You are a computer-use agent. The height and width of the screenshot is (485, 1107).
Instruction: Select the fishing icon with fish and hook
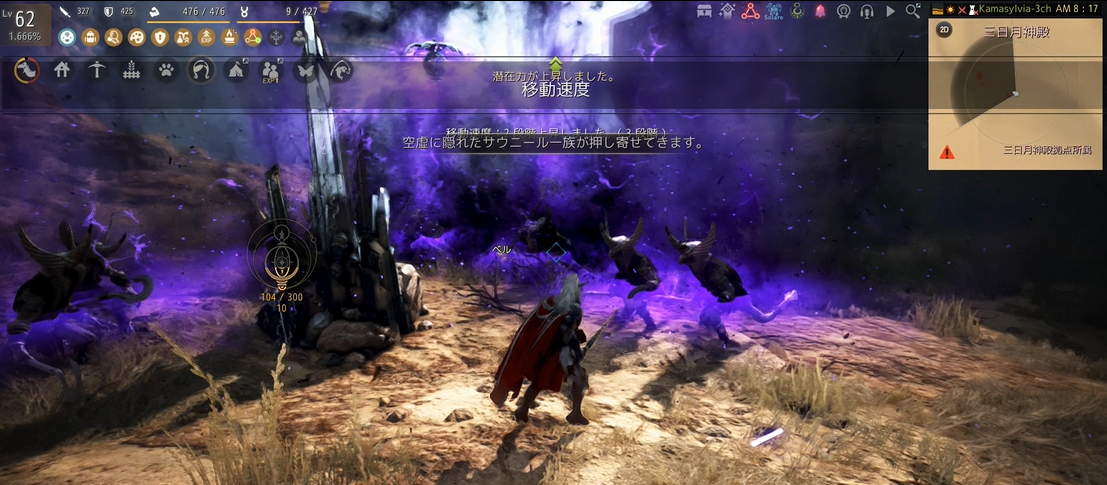pos(341,70)
